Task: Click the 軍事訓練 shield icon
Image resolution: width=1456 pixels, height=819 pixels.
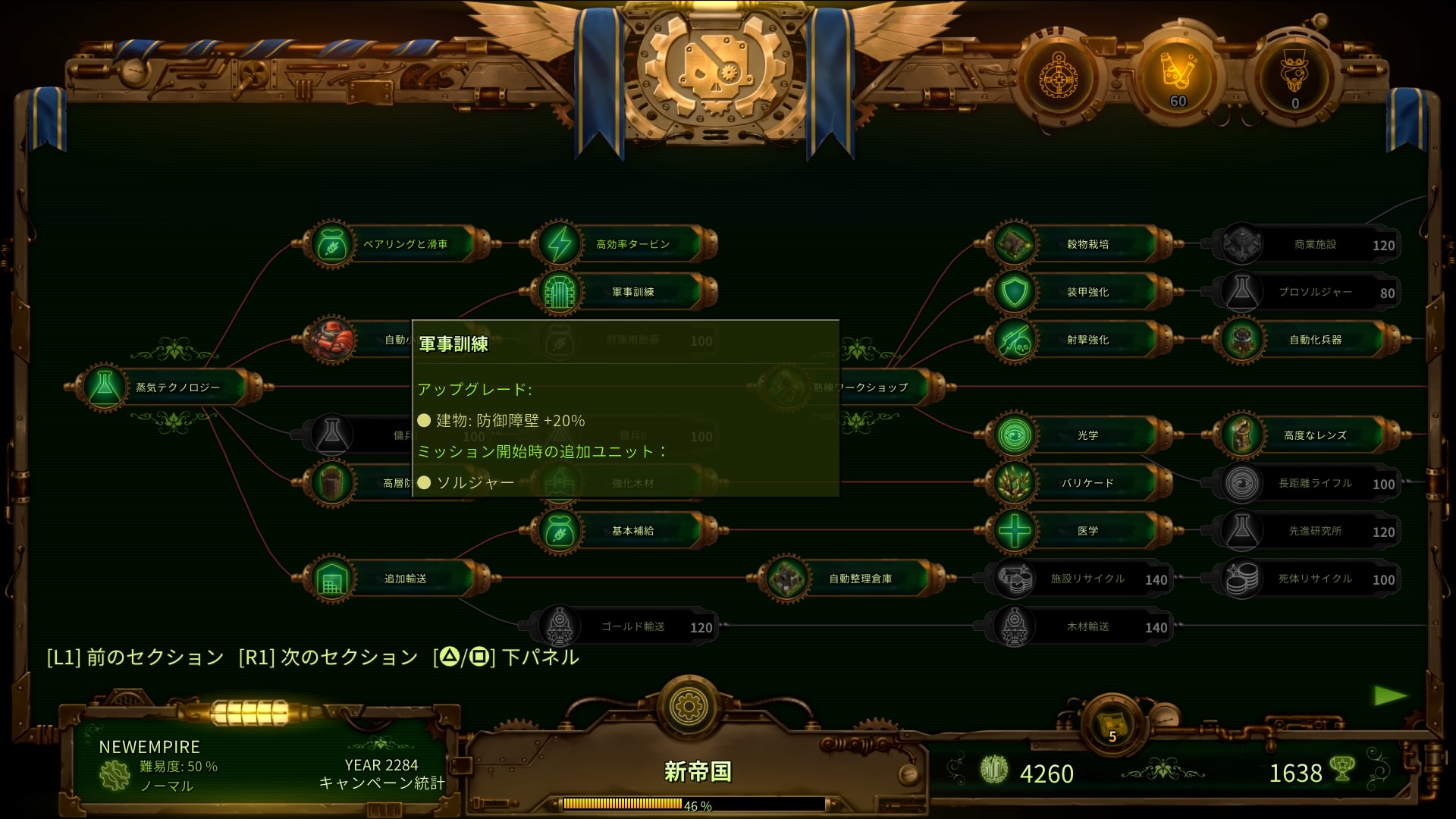Action: coord(559,292)
